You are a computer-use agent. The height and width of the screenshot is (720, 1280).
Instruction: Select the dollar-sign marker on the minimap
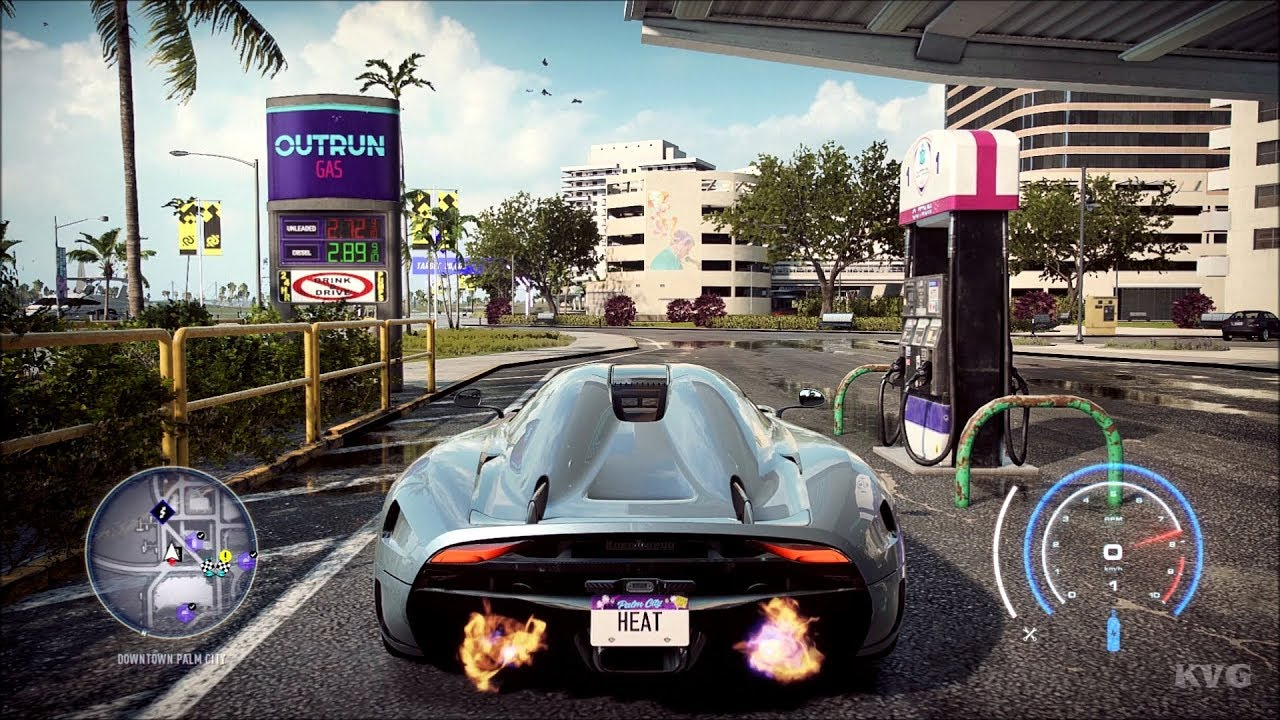(x=162, y=513)
